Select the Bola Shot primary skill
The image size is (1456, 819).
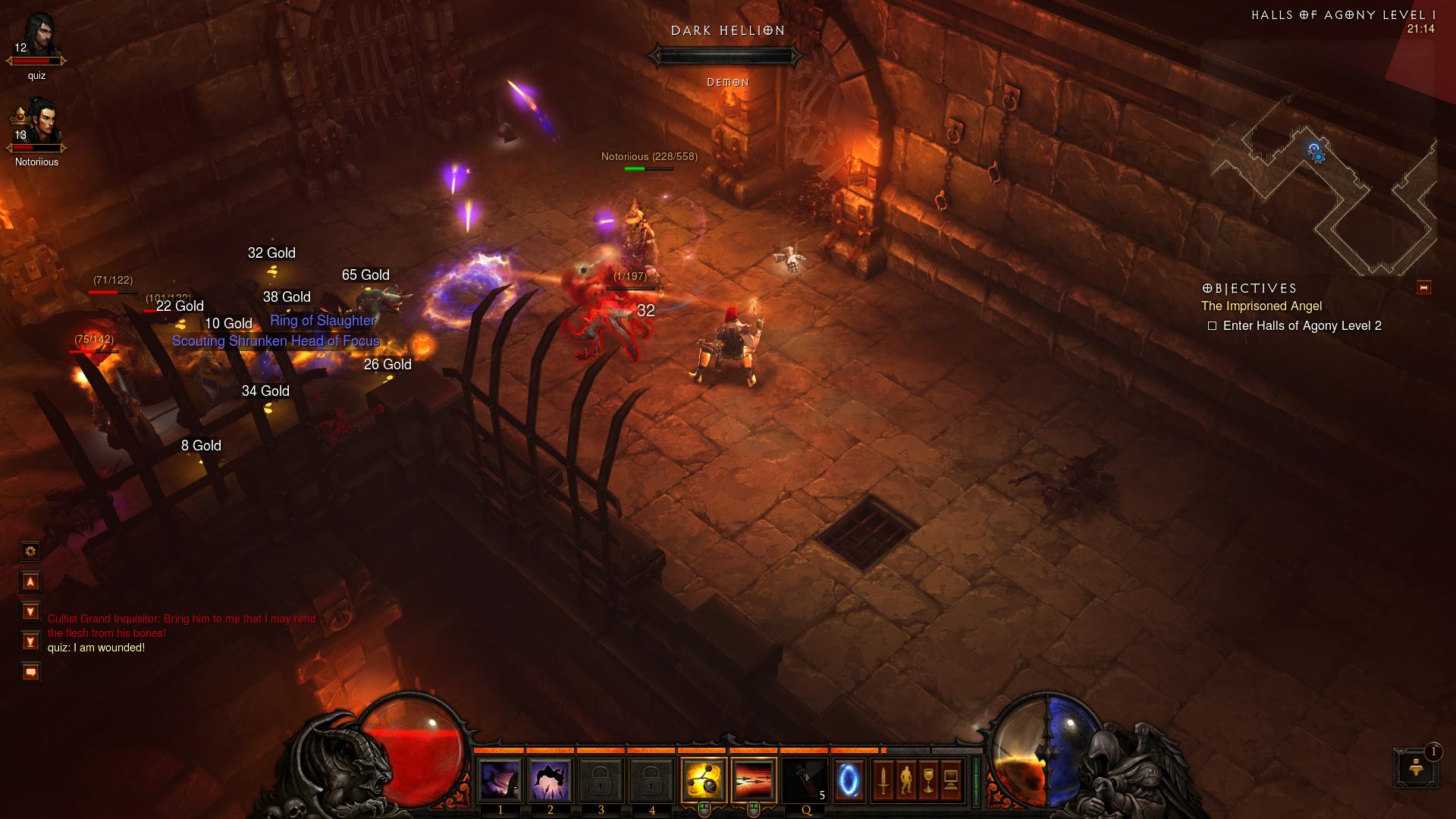pyautogui.click(x=704, y=780)
